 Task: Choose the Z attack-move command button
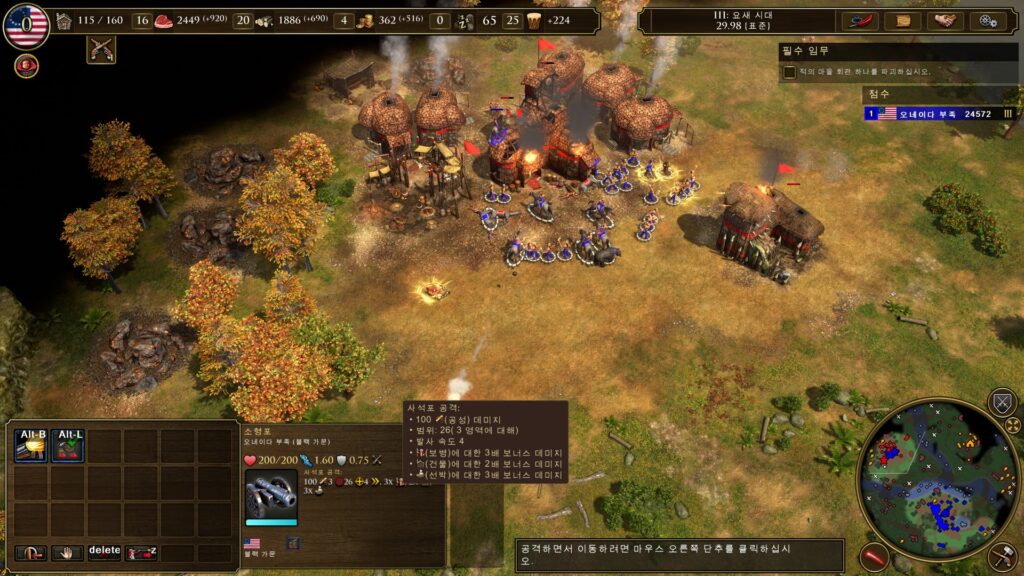[x=141, y=551]
